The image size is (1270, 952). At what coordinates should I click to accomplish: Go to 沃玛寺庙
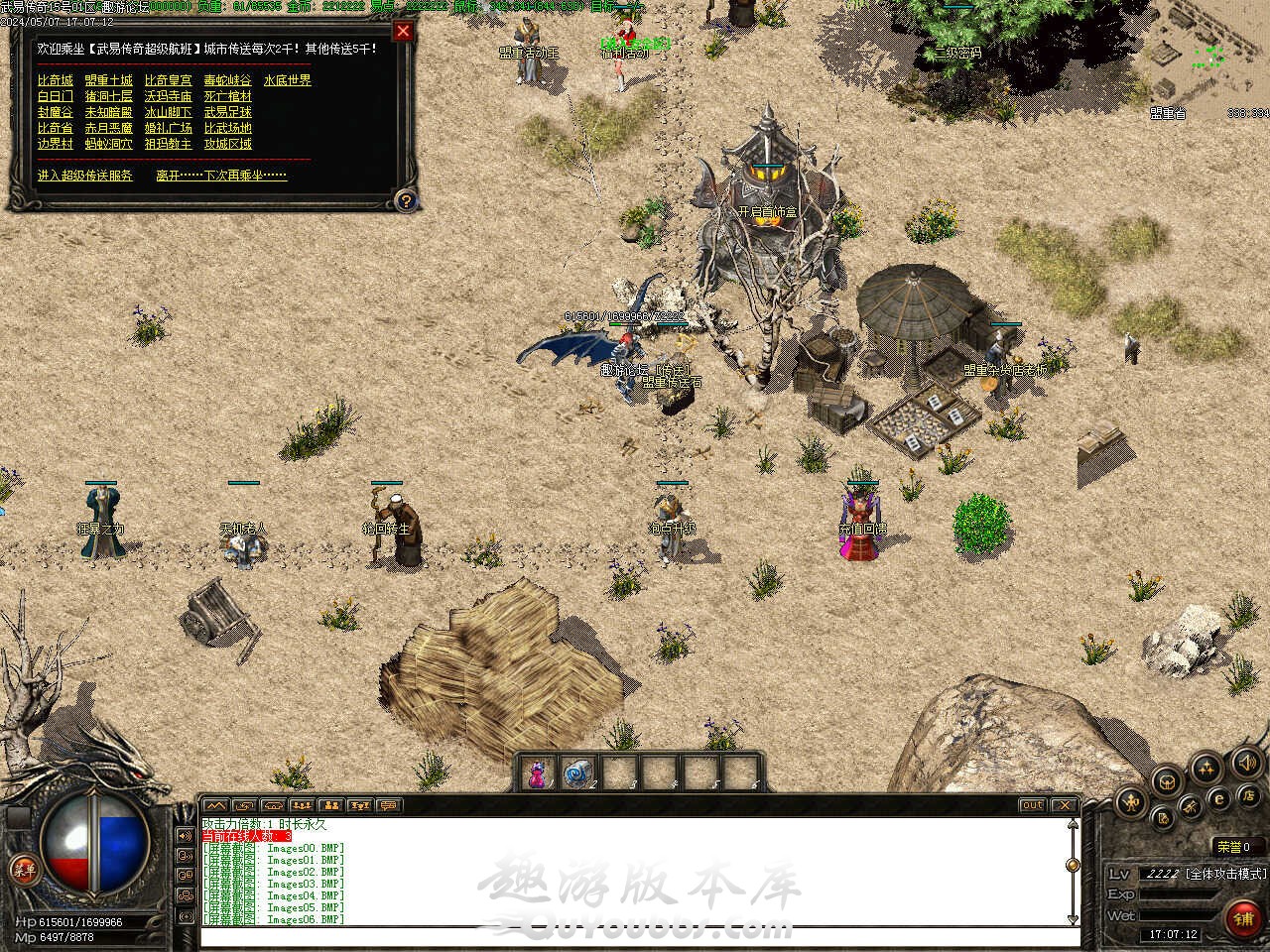168,96
